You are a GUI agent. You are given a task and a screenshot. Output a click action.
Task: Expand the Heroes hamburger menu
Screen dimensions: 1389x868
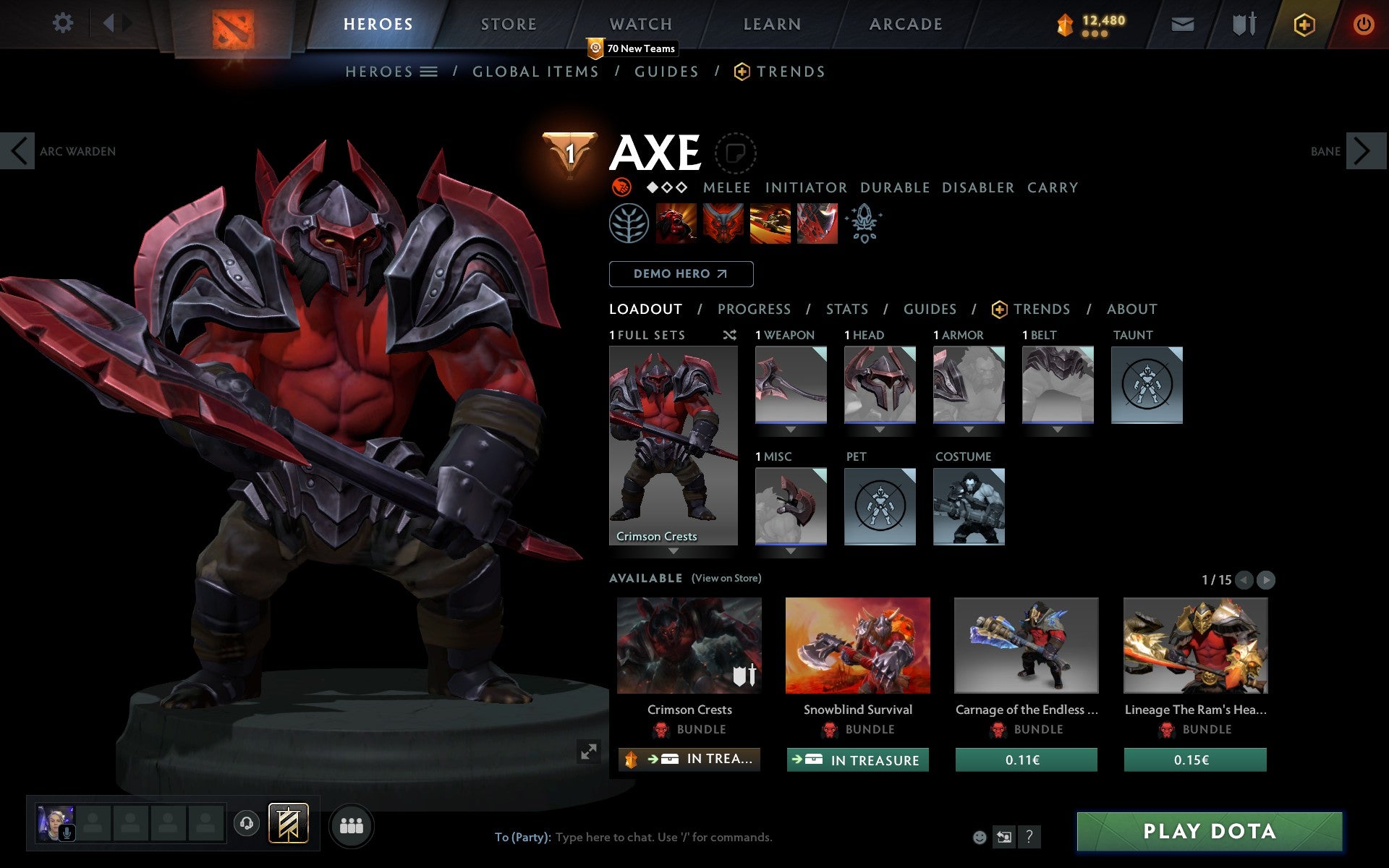tap(430, 72)
